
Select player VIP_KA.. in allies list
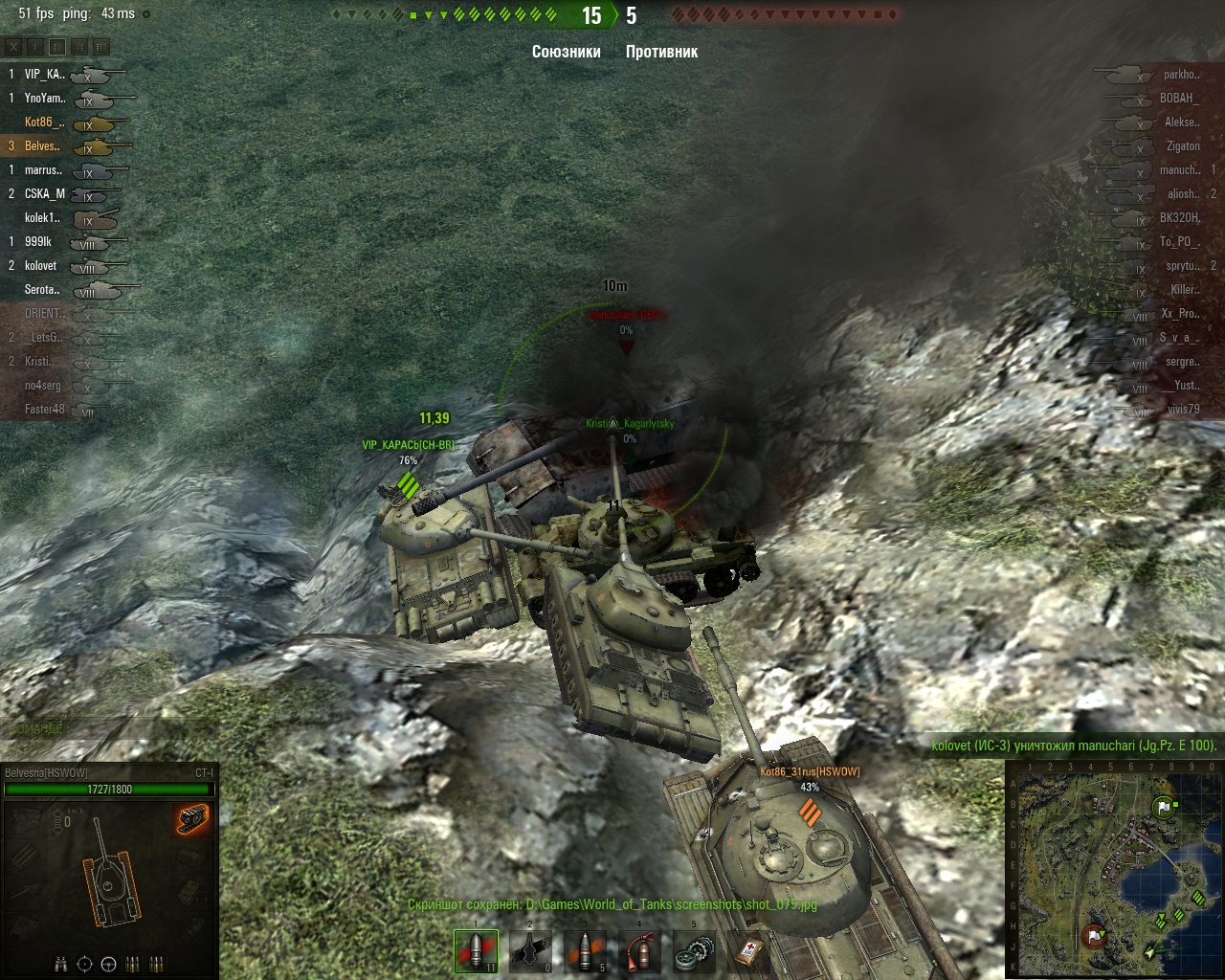pyautogui.click(x=45, y=74)
